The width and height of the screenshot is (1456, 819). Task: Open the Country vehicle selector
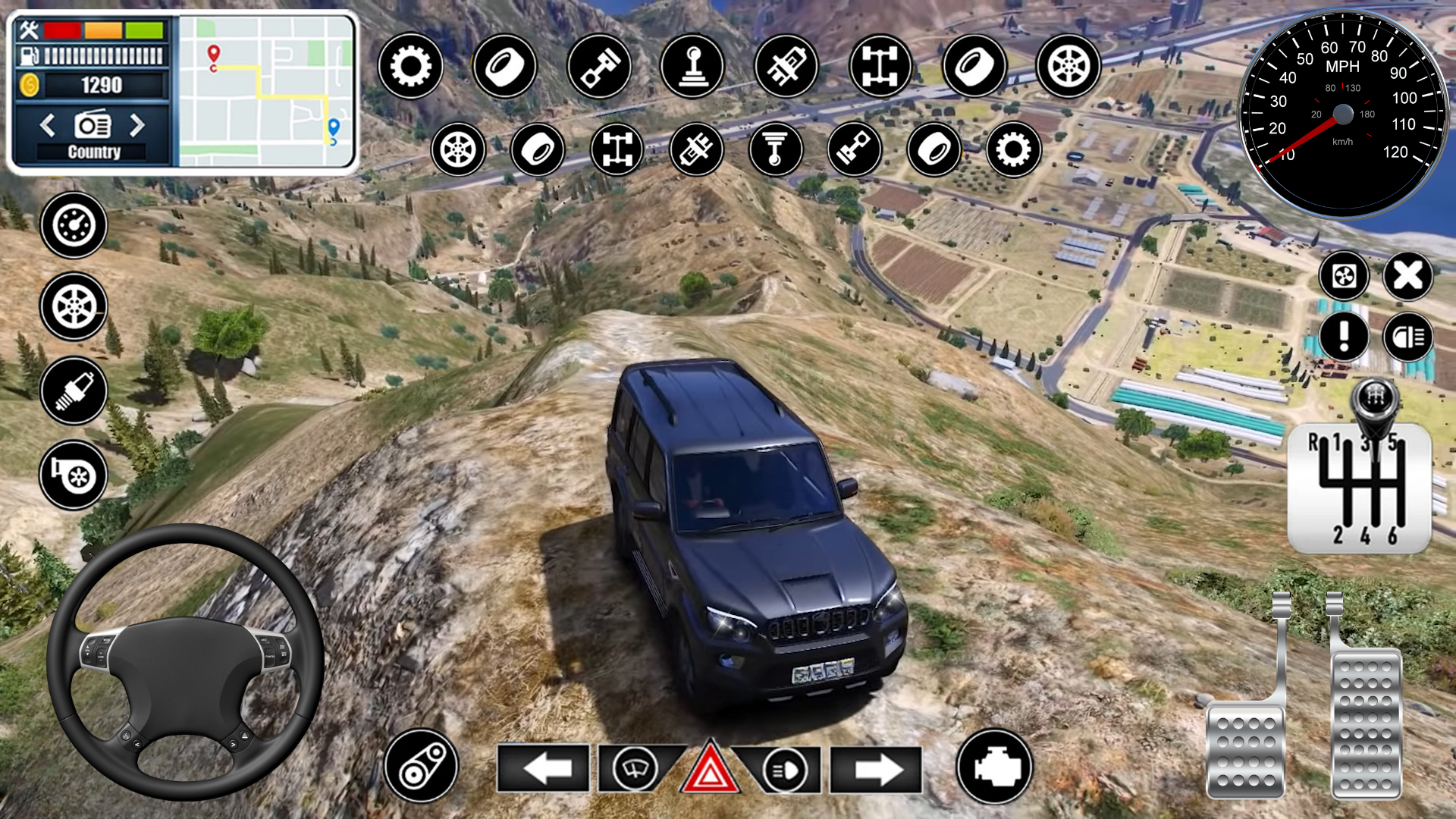coord(93,152)
